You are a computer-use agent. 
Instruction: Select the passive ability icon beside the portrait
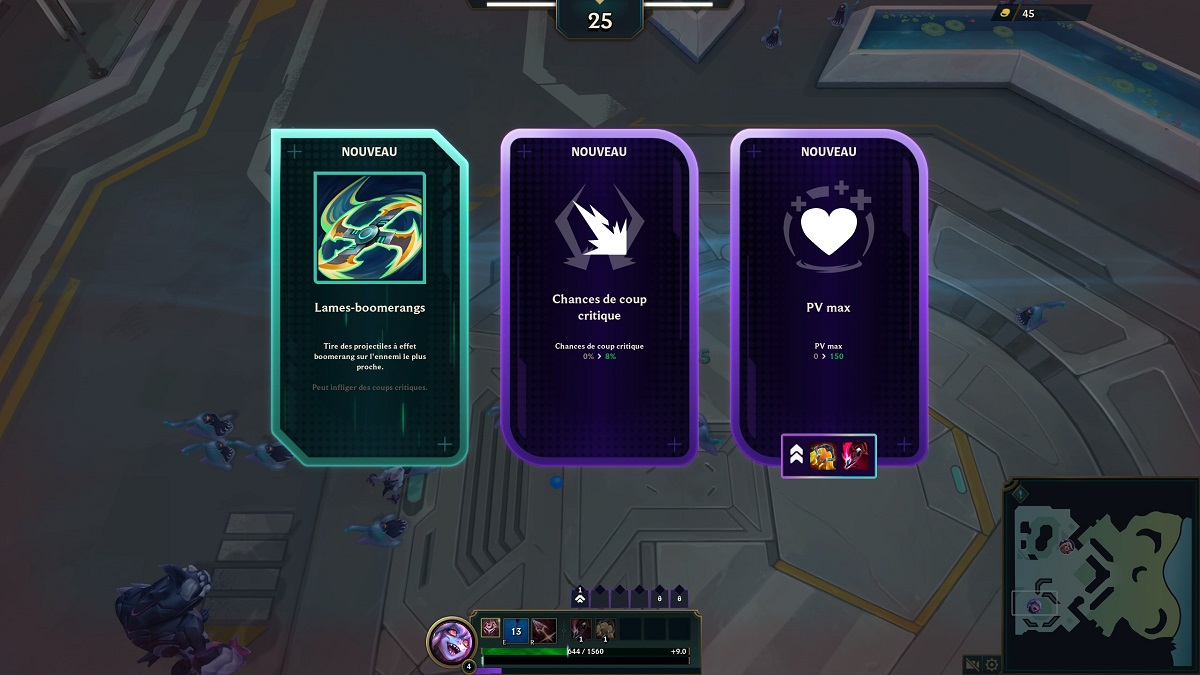(x=490, y=628)
